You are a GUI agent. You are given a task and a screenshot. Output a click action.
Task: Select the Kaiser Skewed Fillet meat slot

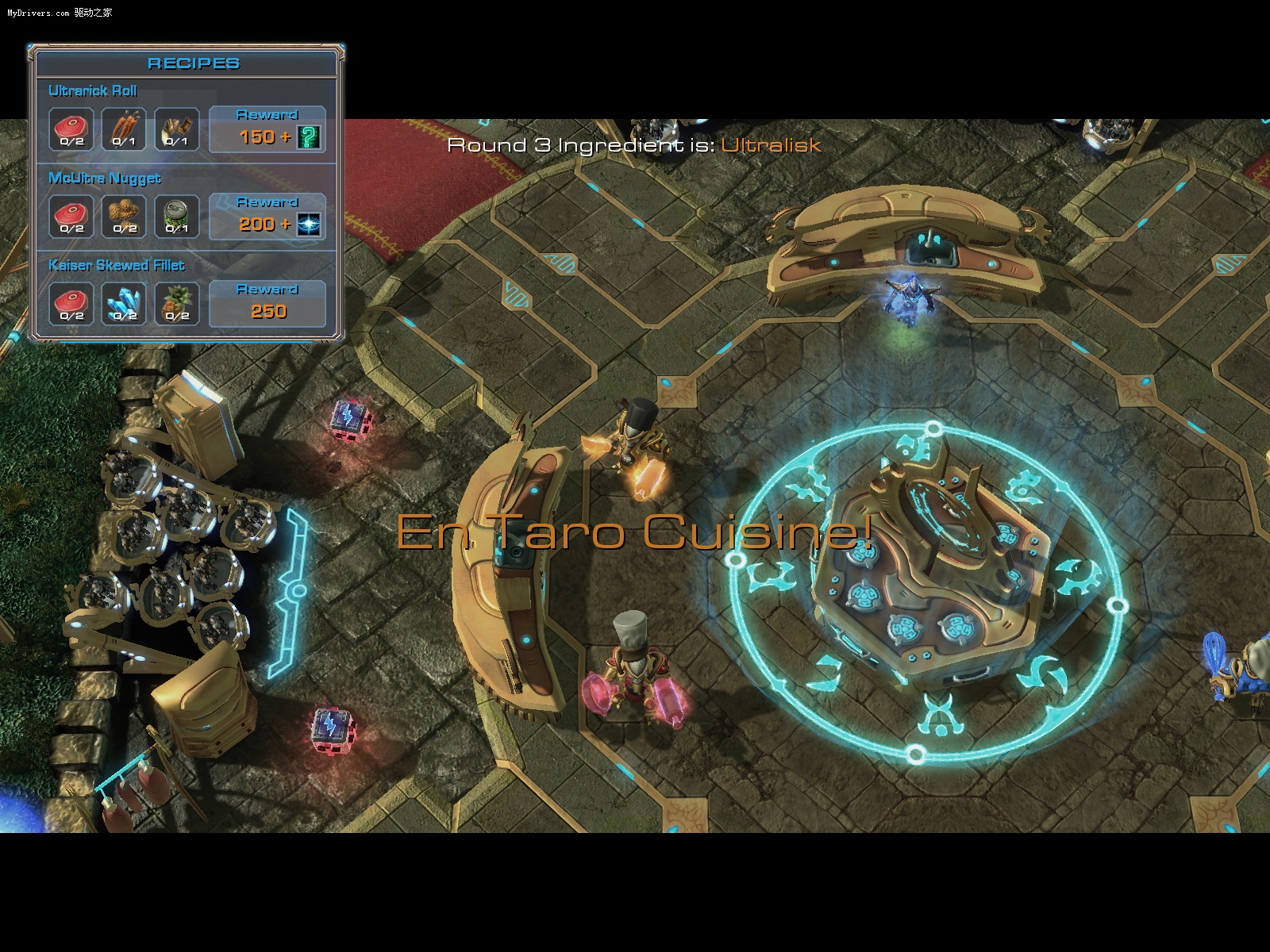(x=71, y=304)
